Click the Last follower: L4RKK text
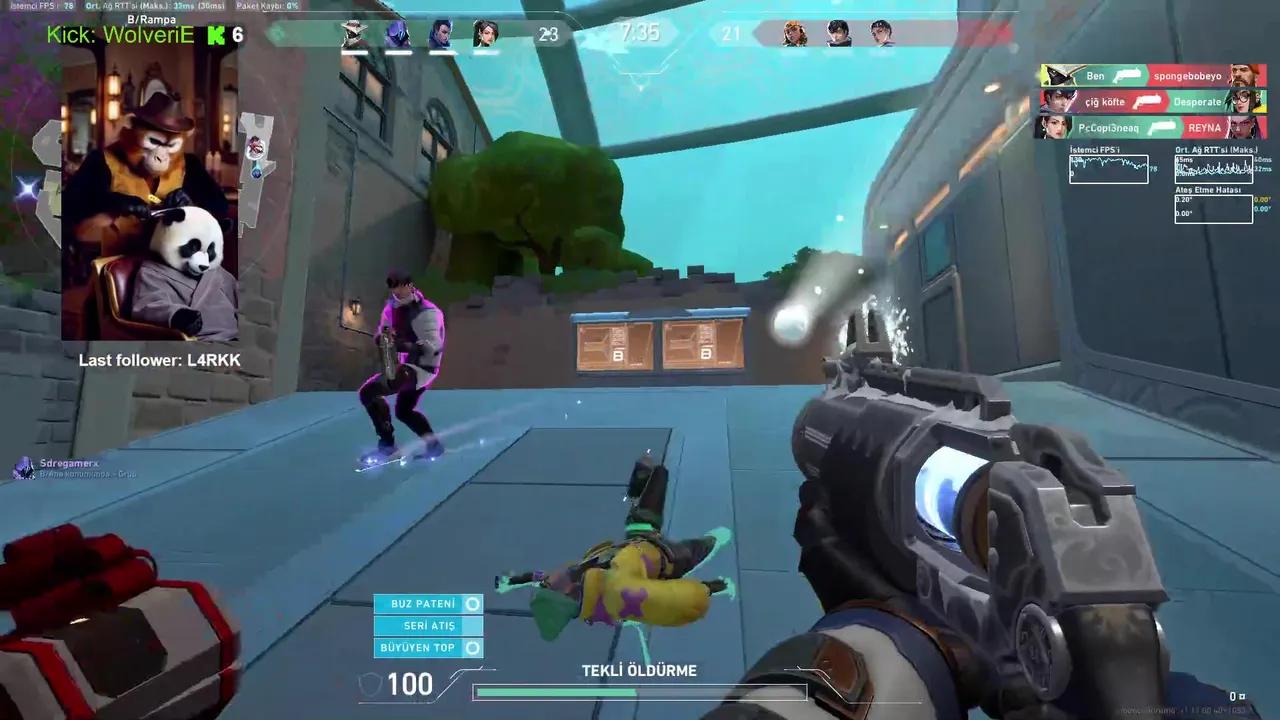 click(160, 359)
